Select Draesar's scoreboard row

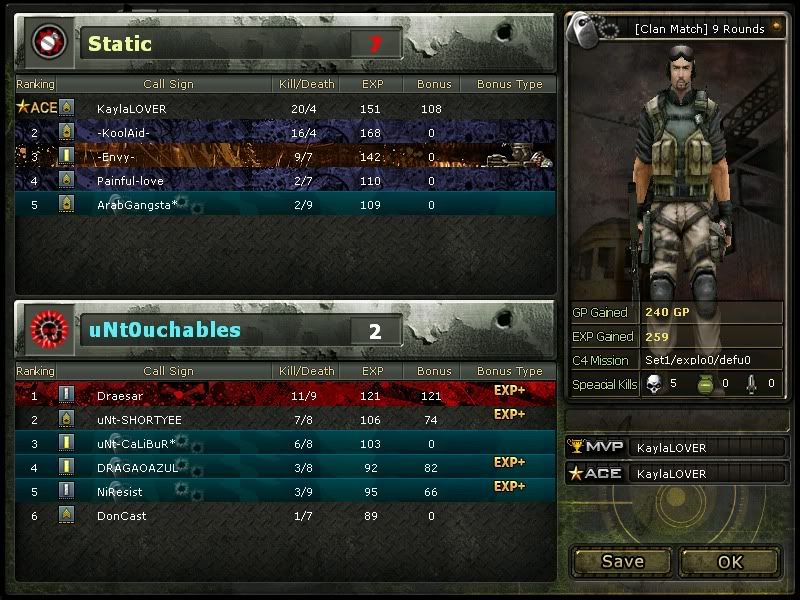[285, 396]
